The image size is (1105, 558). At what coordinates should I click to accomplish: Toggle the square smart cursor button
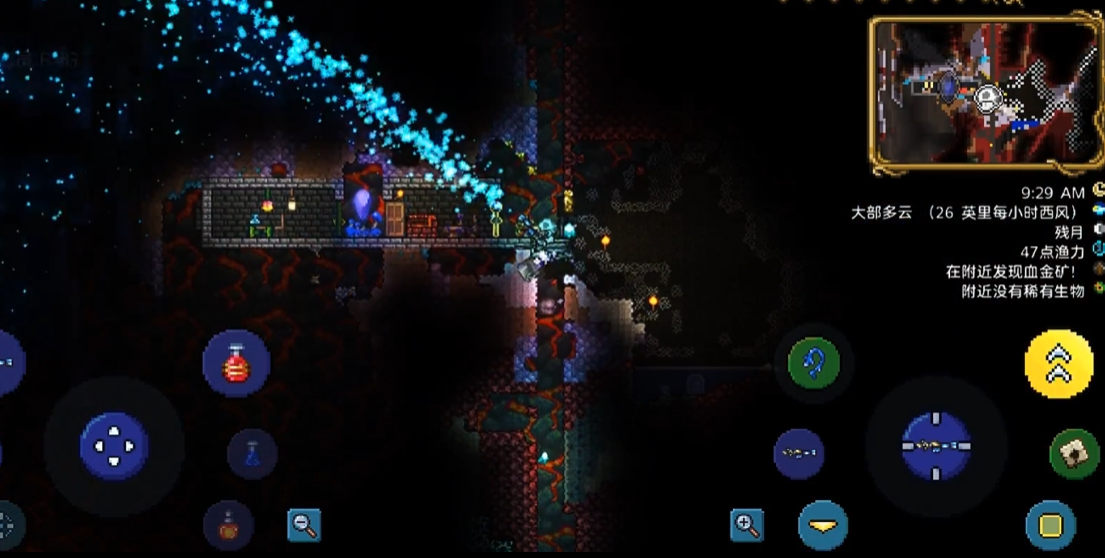coord(1050,525)
